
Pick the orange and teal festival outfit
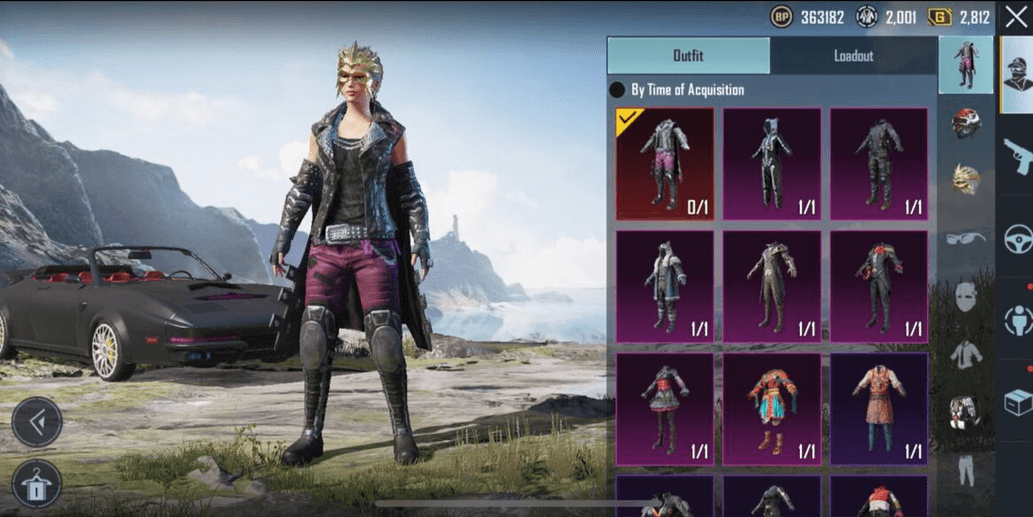(772, 409)
